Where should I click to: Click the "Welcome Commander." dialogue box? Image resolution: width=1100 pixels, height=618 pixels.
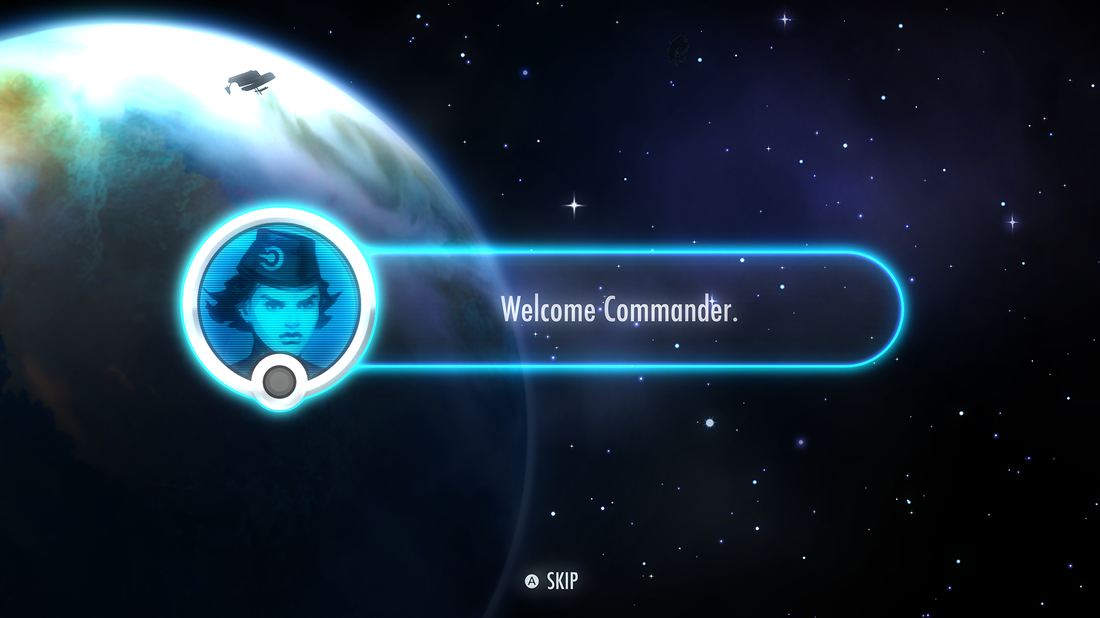tap(620, 309)
